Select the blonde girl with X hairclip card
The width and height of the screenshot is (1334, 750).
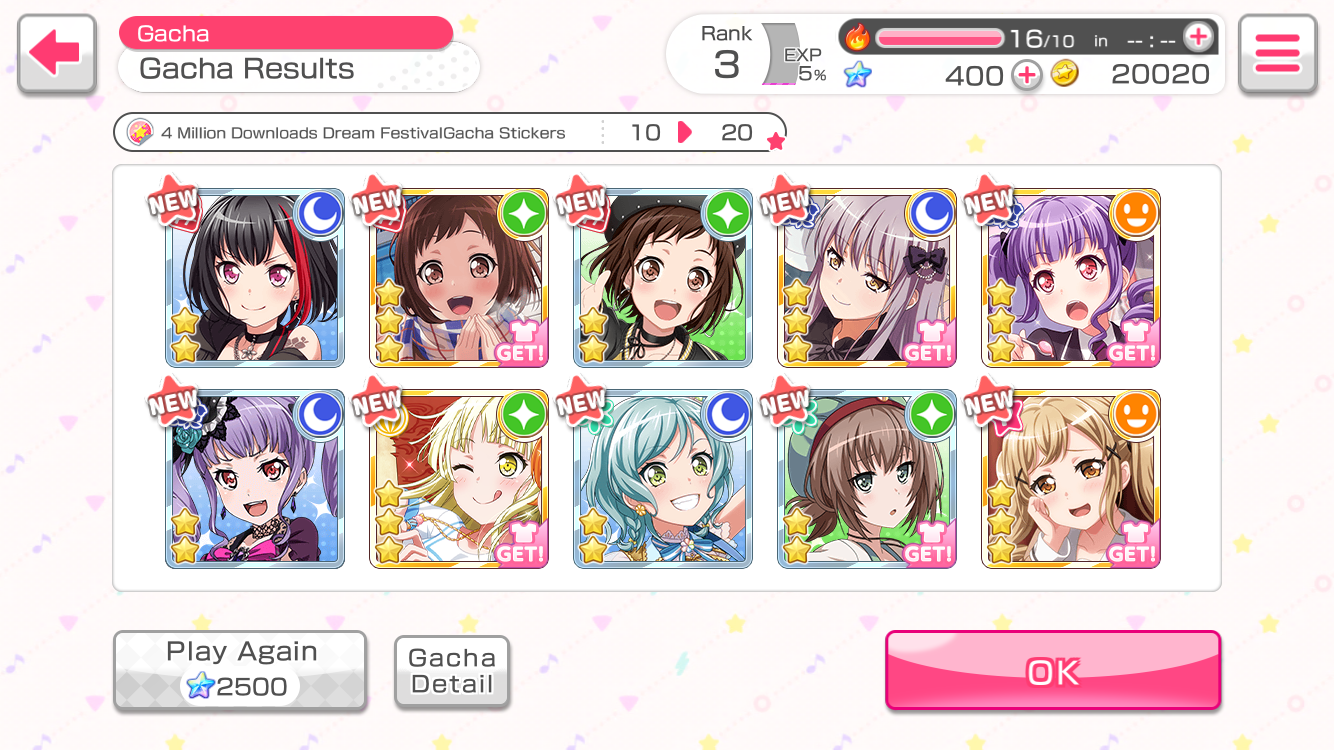1070,480
